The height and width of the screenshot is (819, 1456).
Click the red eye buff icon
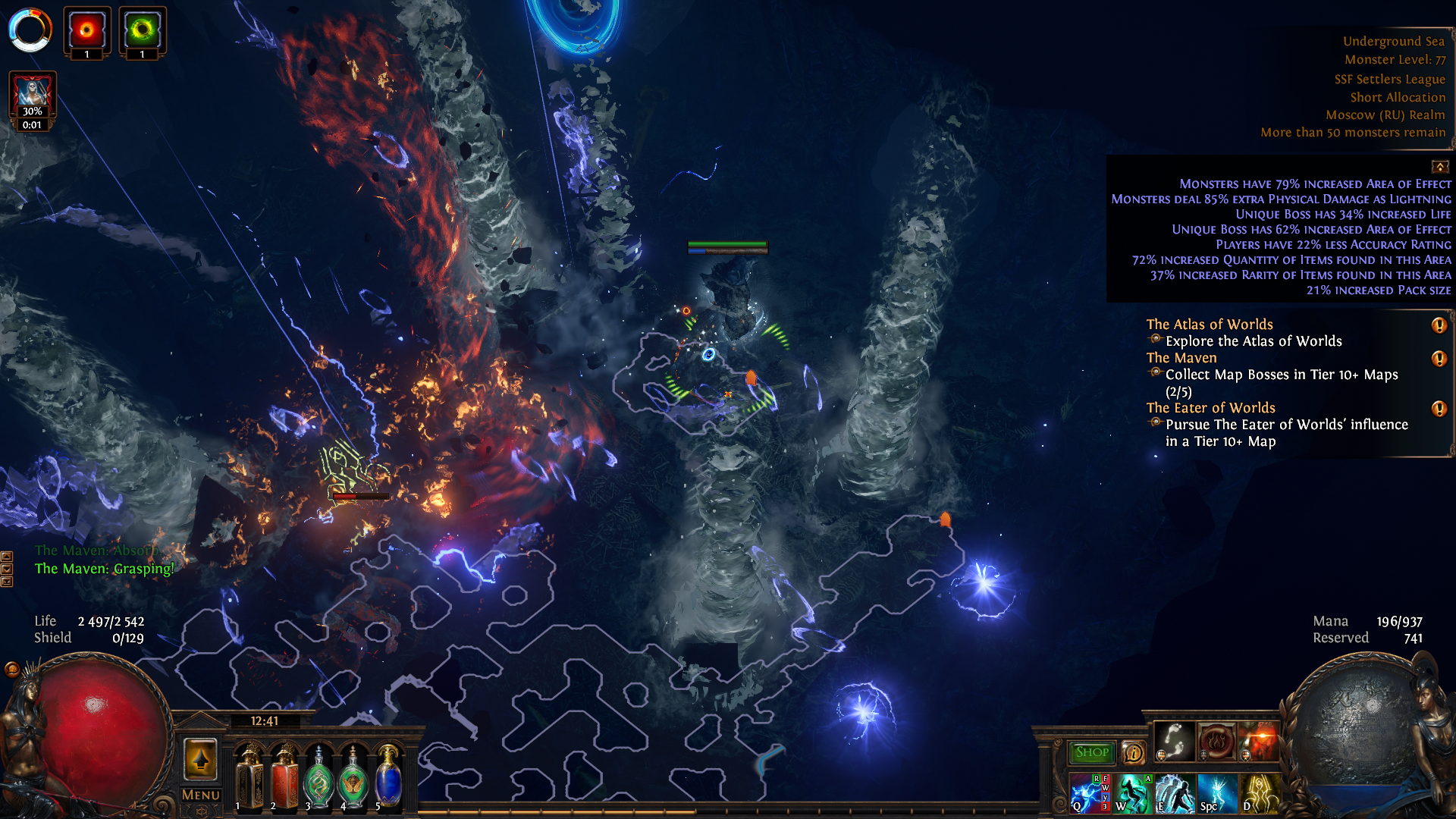[x=86, y=31]
